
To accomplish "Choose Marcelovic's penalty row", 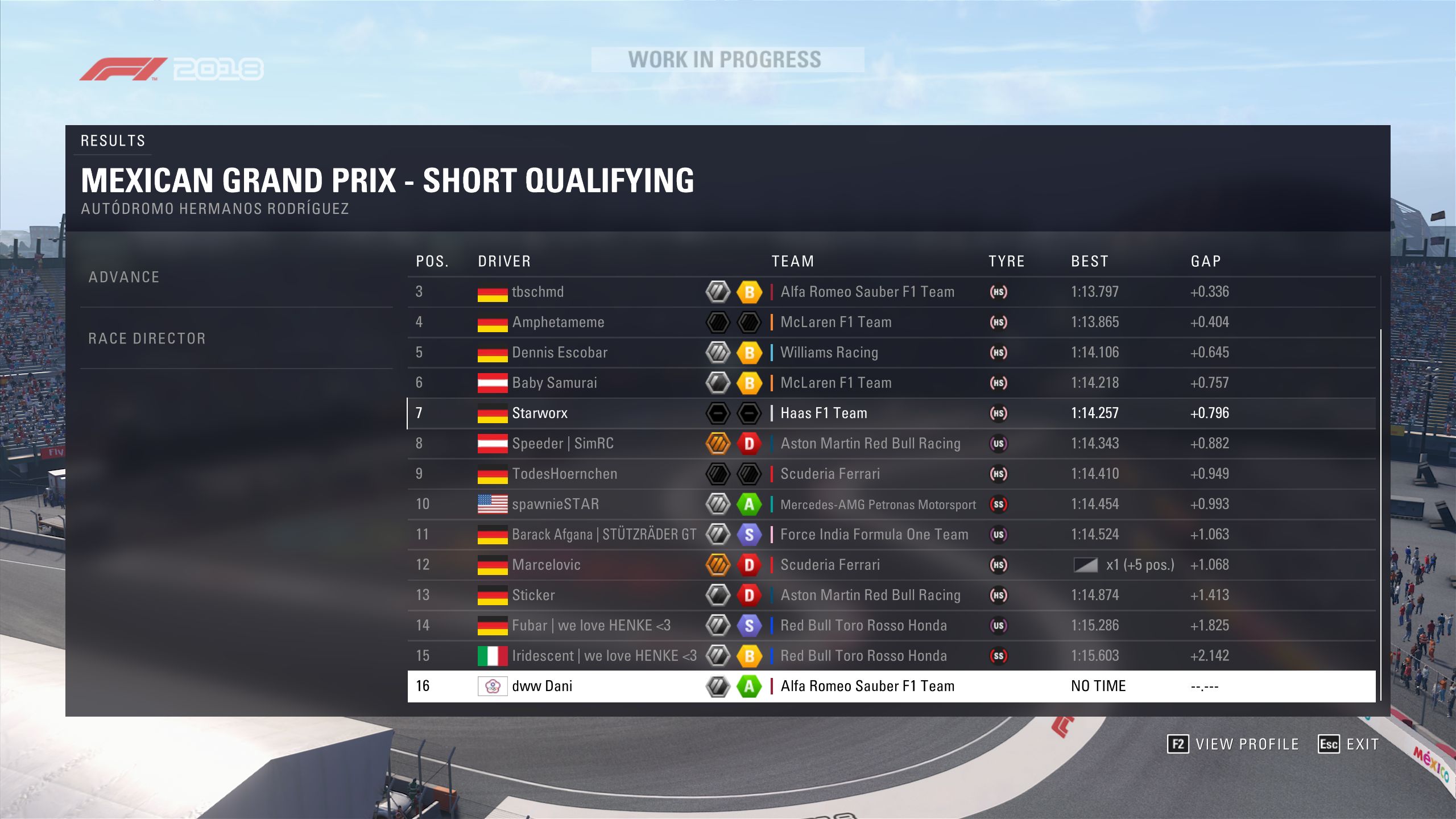I will click(546, 565).
